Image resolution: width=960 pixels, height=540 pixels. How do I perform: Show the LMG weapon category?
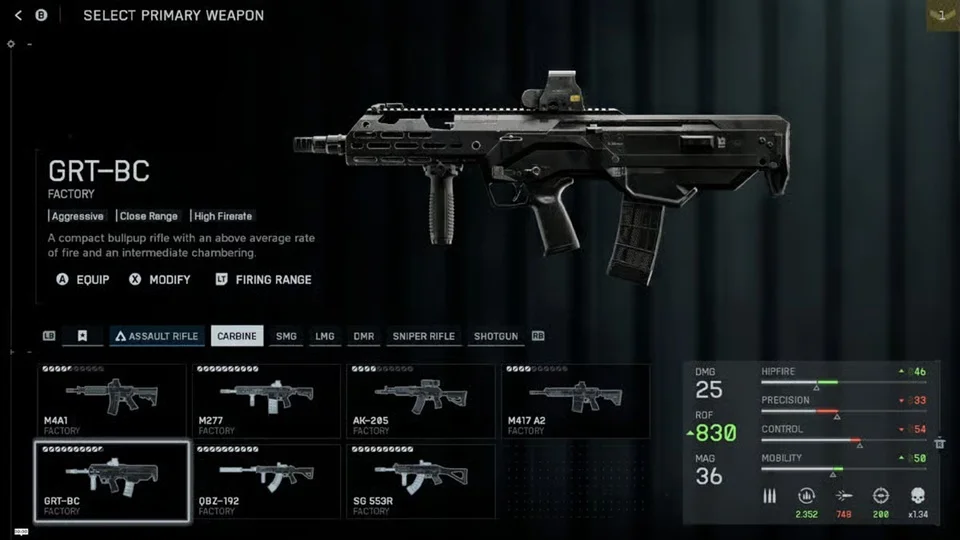(x=324, y=337)
